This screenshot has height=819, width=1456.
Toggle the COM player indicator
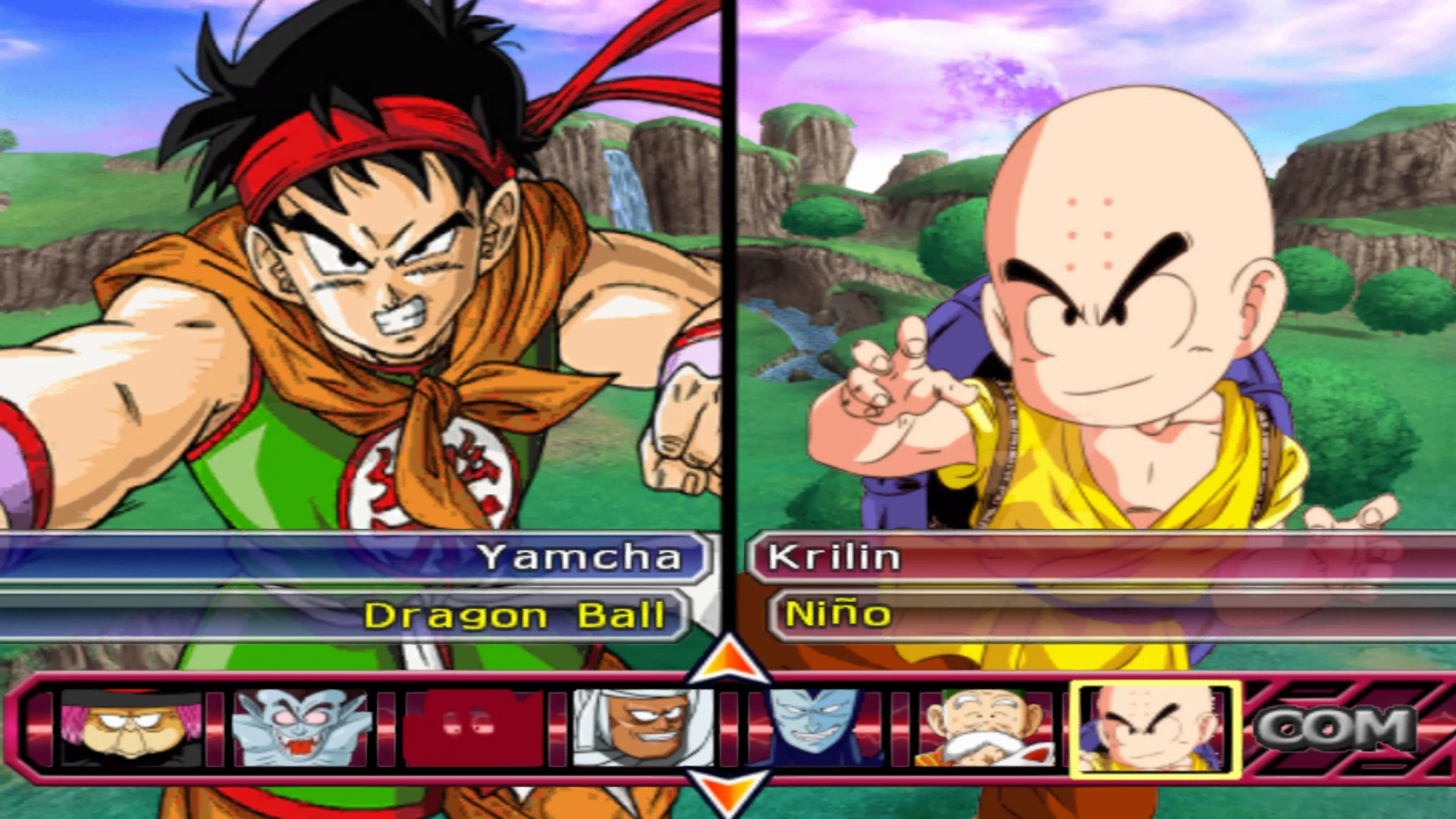1335,729
